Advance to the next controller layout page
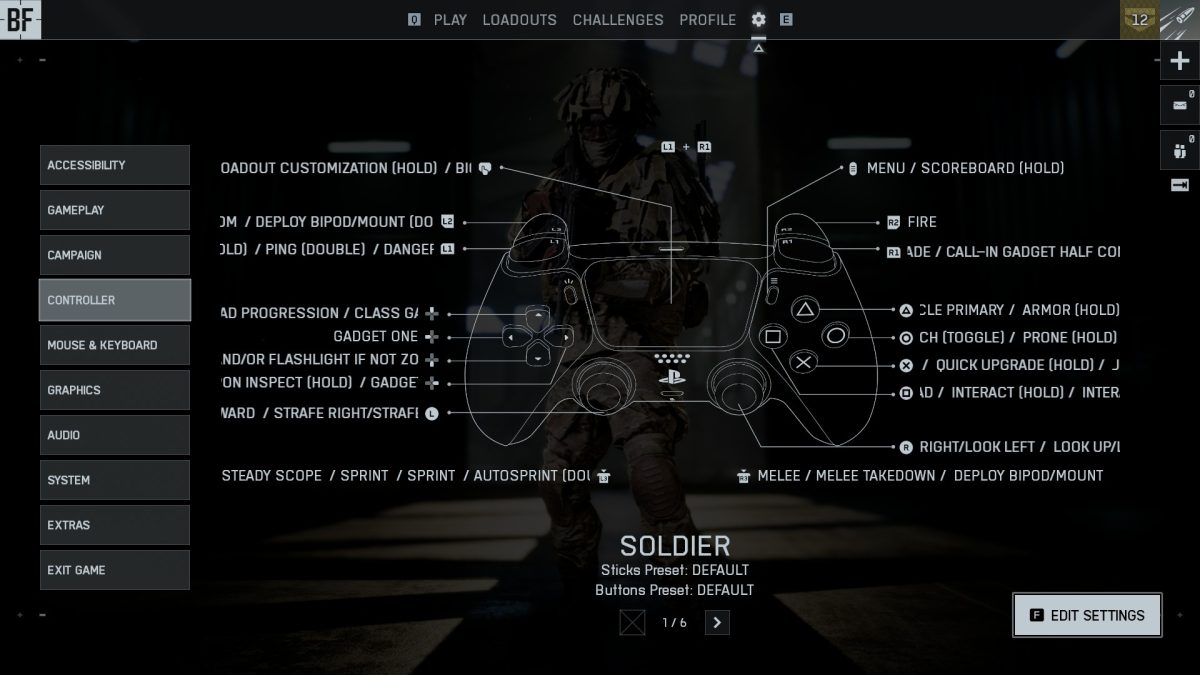This screenshot has width=1200, height=675. 717,623
